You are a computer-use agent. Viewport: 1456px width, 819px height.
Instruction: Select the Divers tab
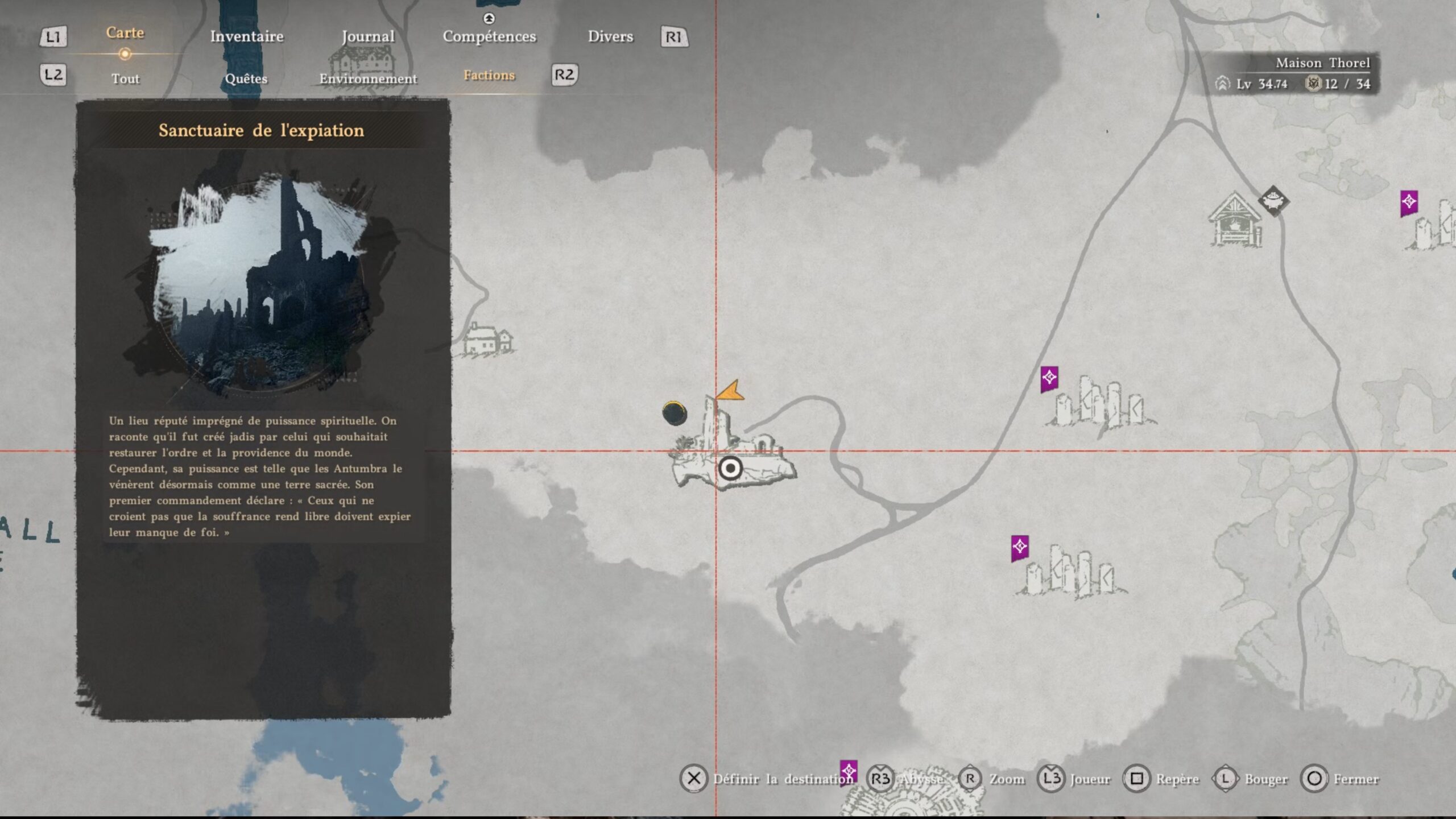click(610, 36)
